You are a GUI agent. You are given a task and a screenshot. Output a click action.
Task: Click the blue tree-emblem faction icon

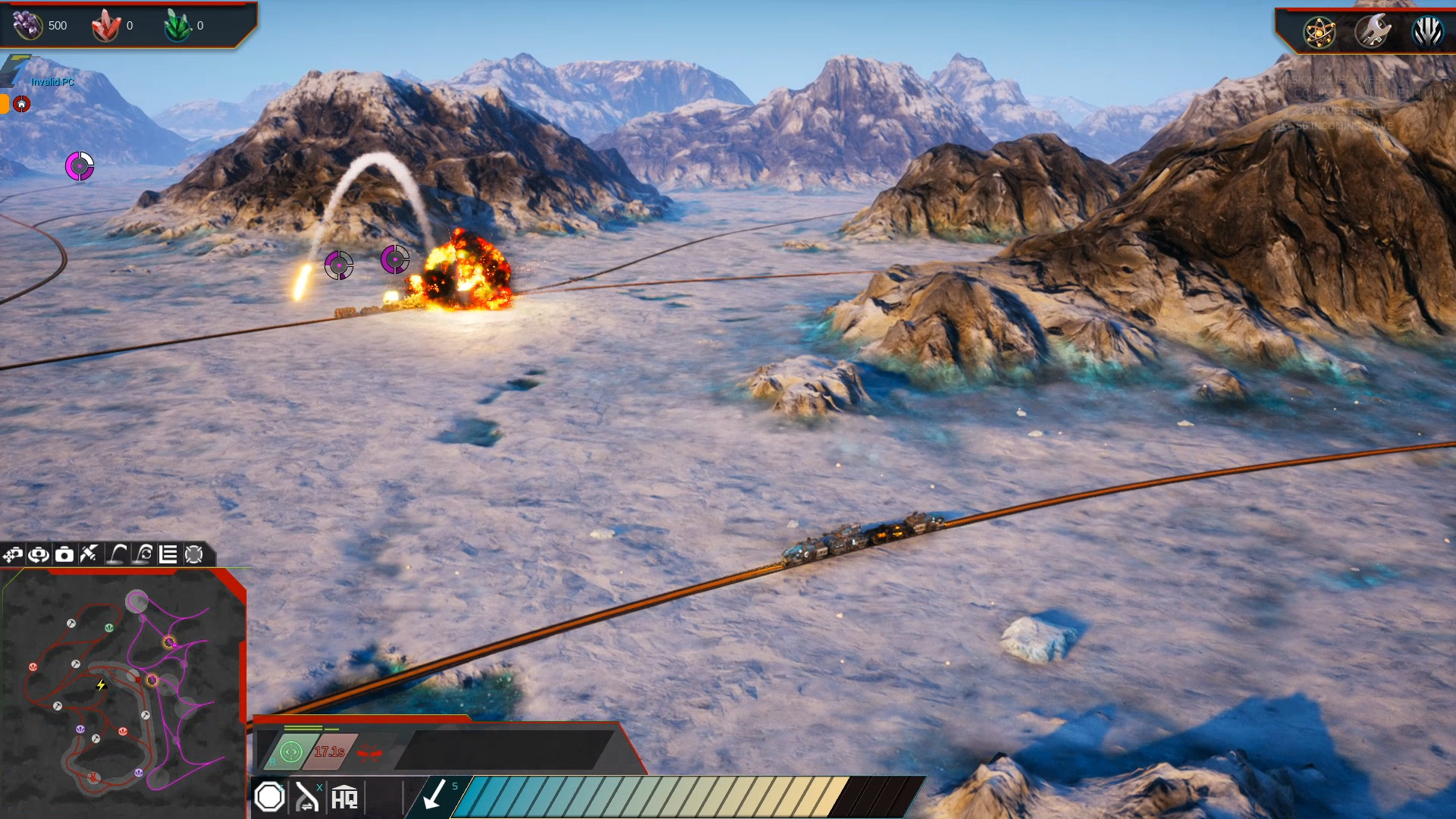point(1426,32)
